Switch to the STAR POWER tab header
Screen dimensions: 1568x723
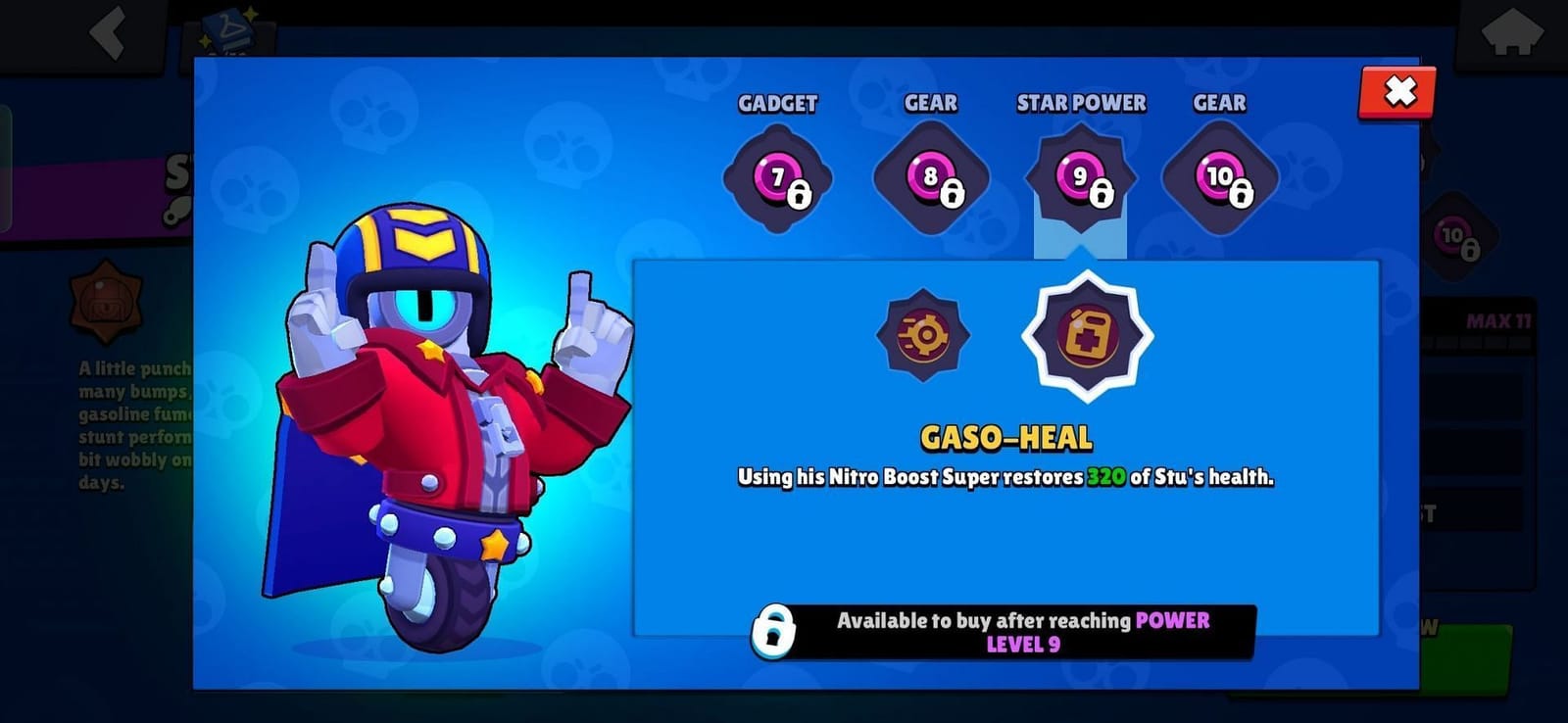coord(1081,103)
